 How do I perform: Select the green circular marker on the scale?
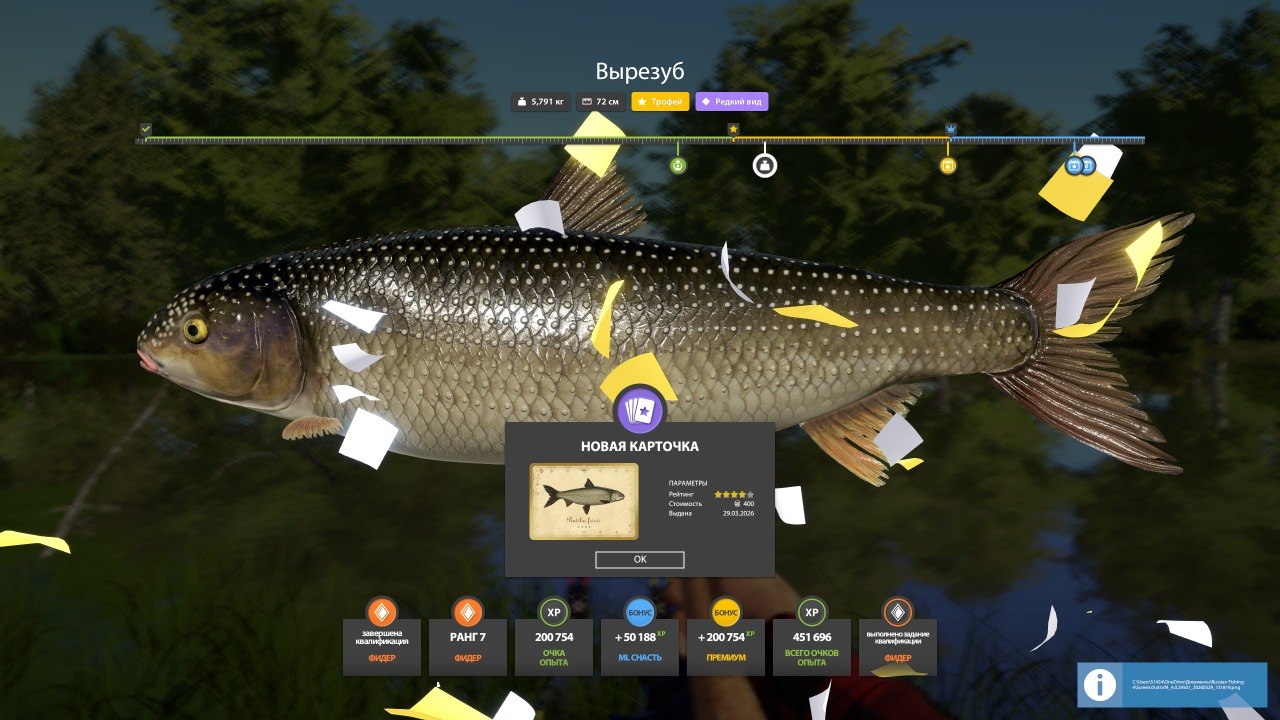[678, 165]
